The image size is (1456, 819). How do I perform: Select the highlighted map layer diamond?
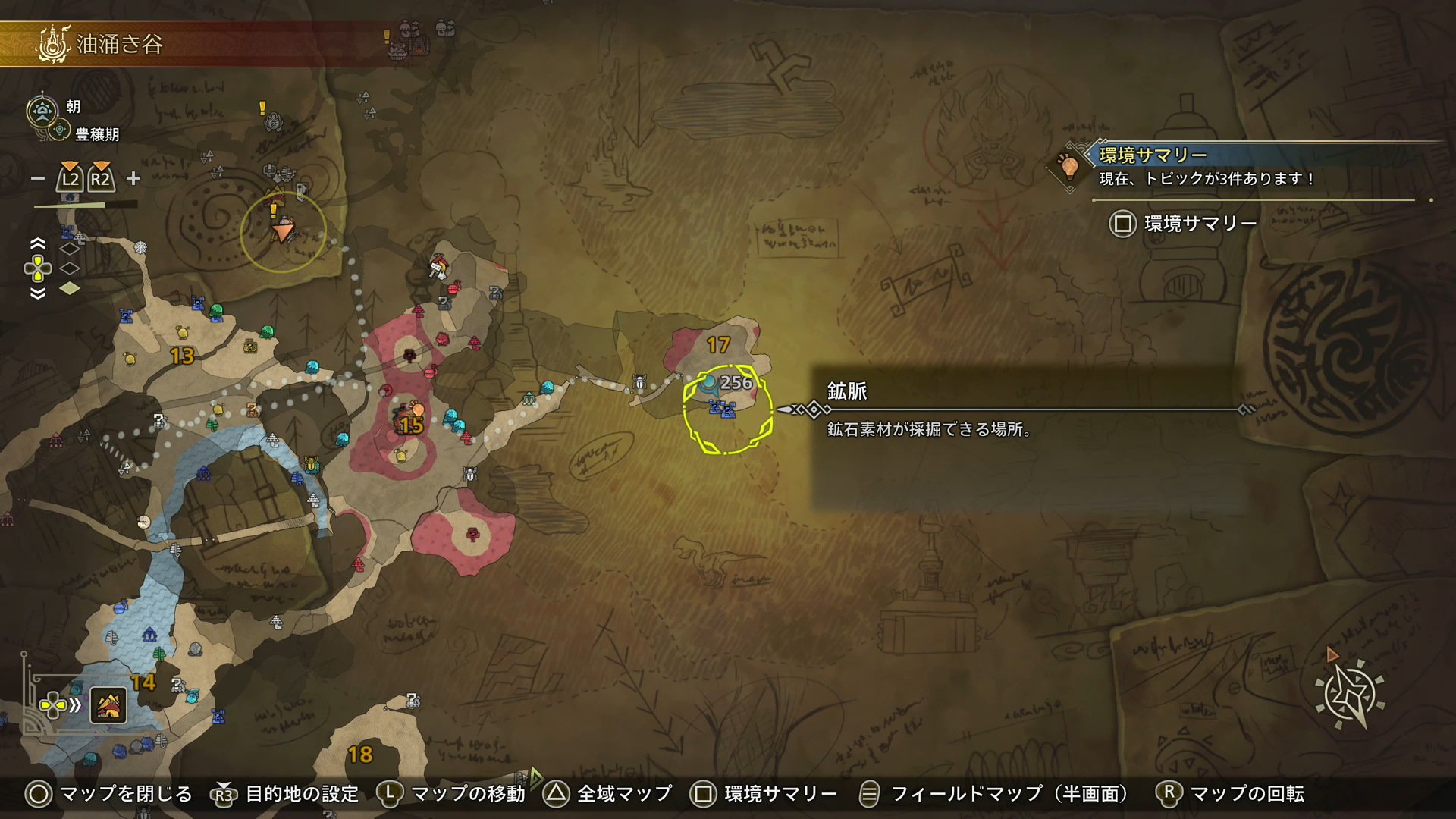coord(70,288)
